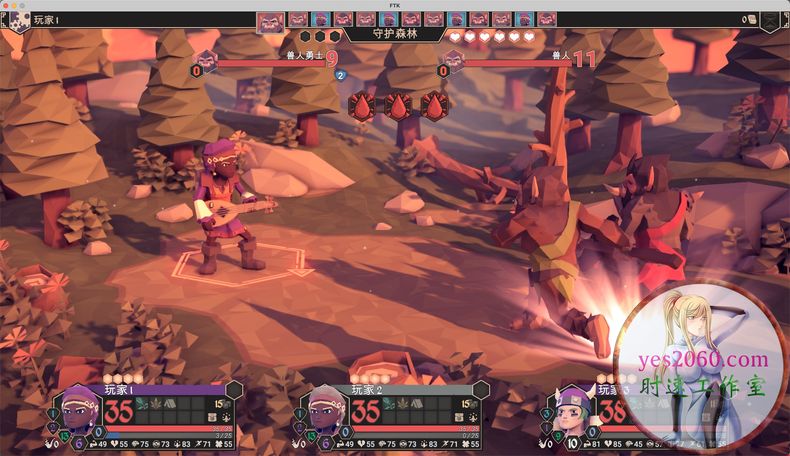Click the first portrait in turn order
Viewport: 790px width, 456px height.
pyautogui.click(x=271, y=20)
